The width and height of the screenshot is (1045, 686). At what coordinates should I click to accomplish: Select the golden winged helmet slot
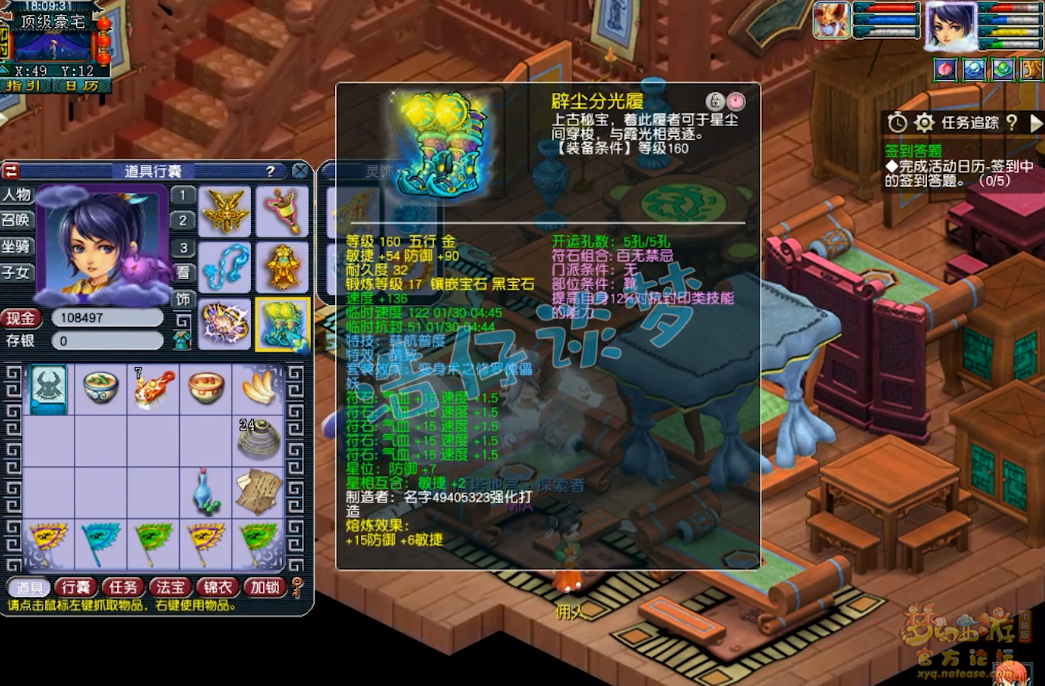pos(225,211)
